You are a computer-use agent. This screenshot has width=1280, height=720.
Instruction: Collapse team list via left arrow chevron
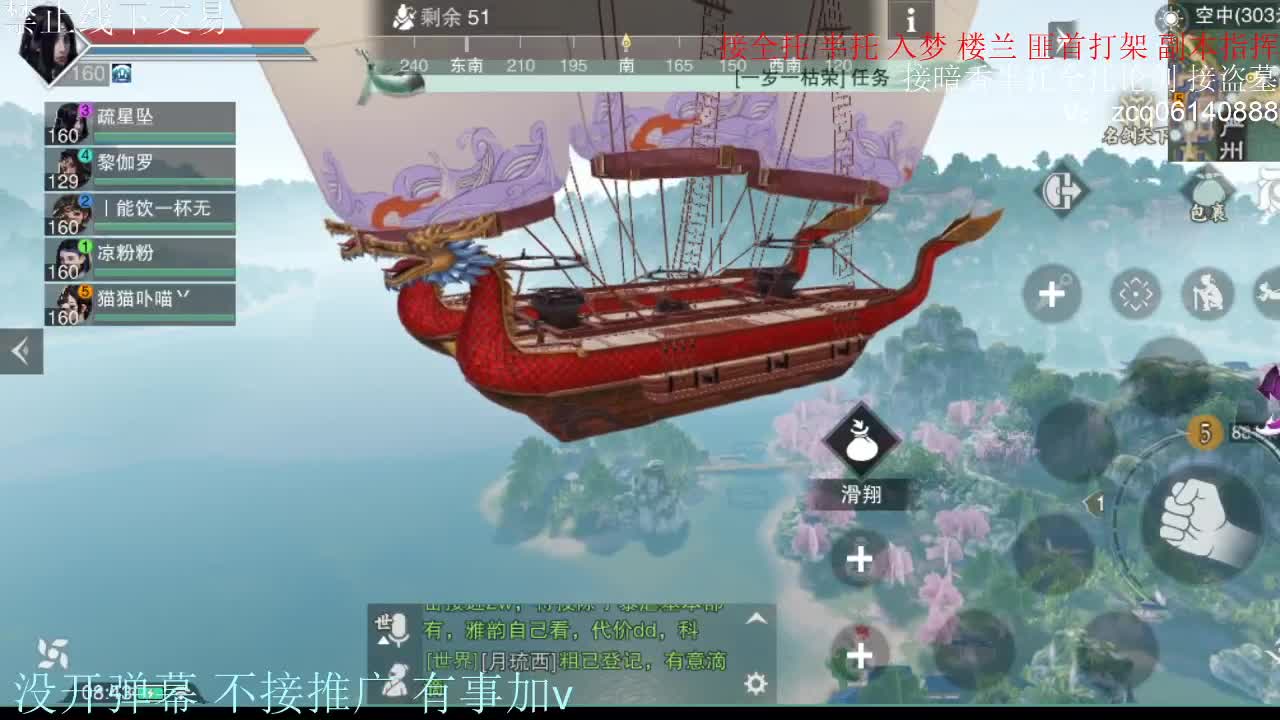click(x=21, y=351)
